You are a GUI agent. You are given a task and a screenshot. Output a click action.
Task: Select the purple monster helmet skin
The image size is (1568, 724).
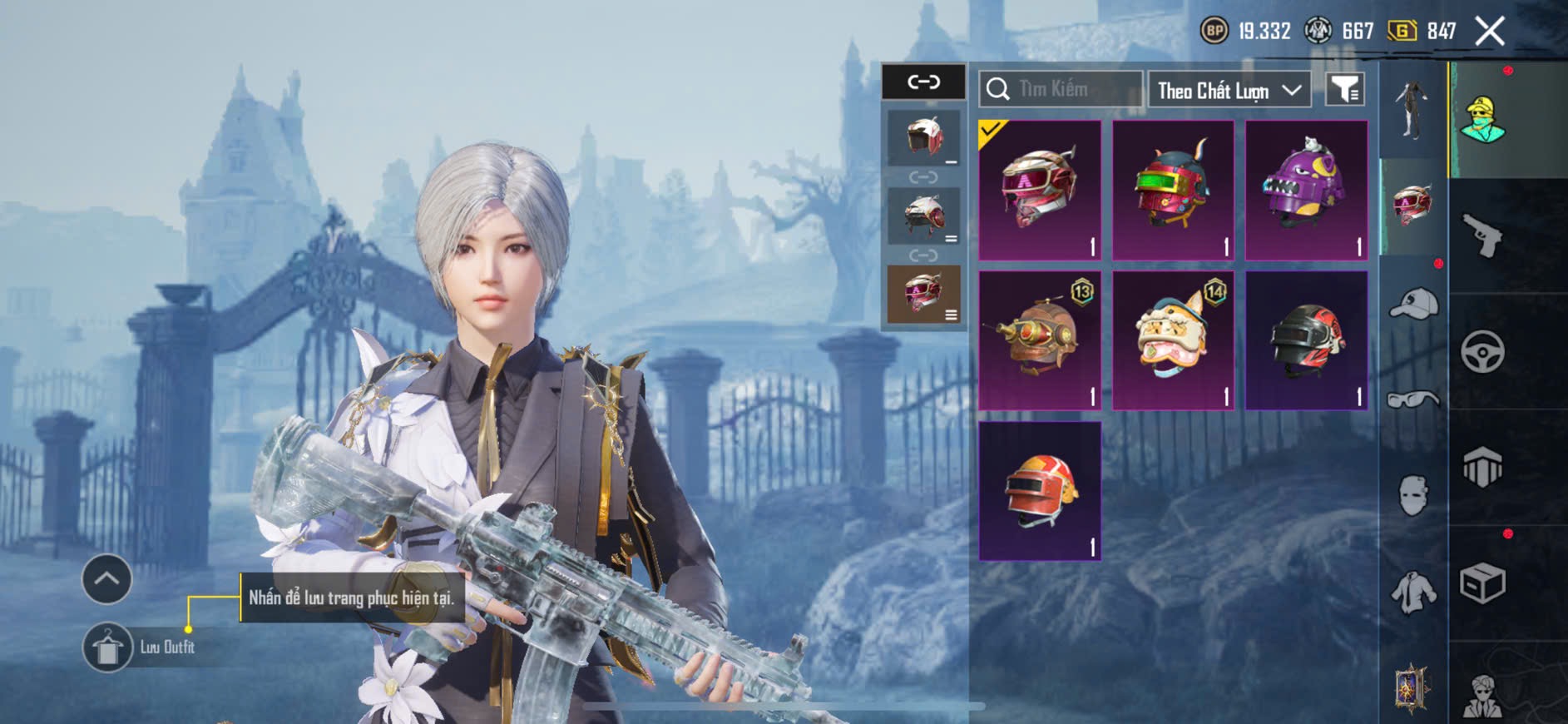pyautogui.click(x=1306, y=190)
